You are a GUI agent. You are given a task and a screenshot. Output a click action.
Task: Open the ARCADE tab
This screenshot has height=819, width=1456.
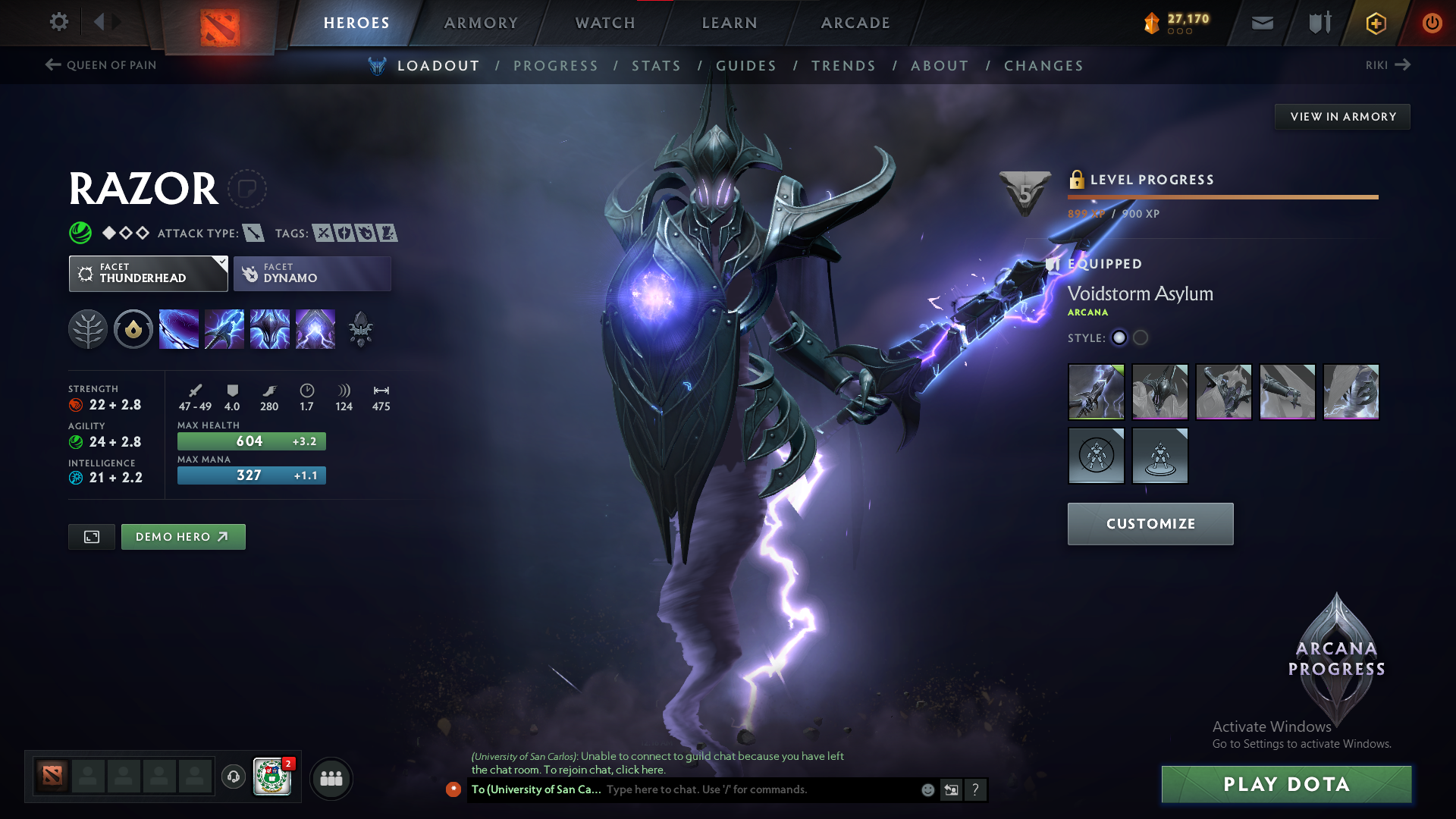(854, 23)
